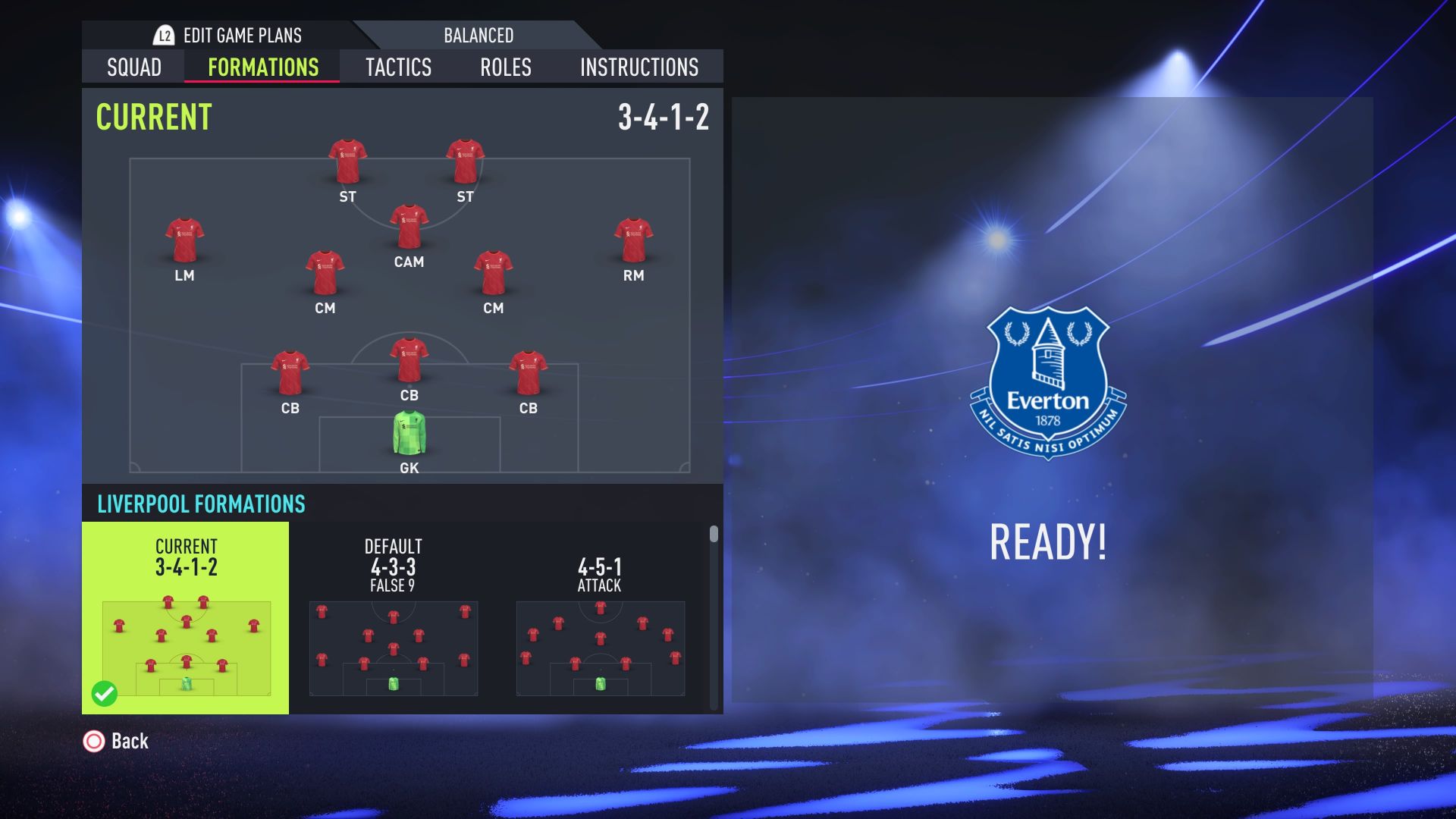Image resolution: width=1456 pixels, height=819 pixels.
Task: Select the left CM jersey
Action: (325, 273)
